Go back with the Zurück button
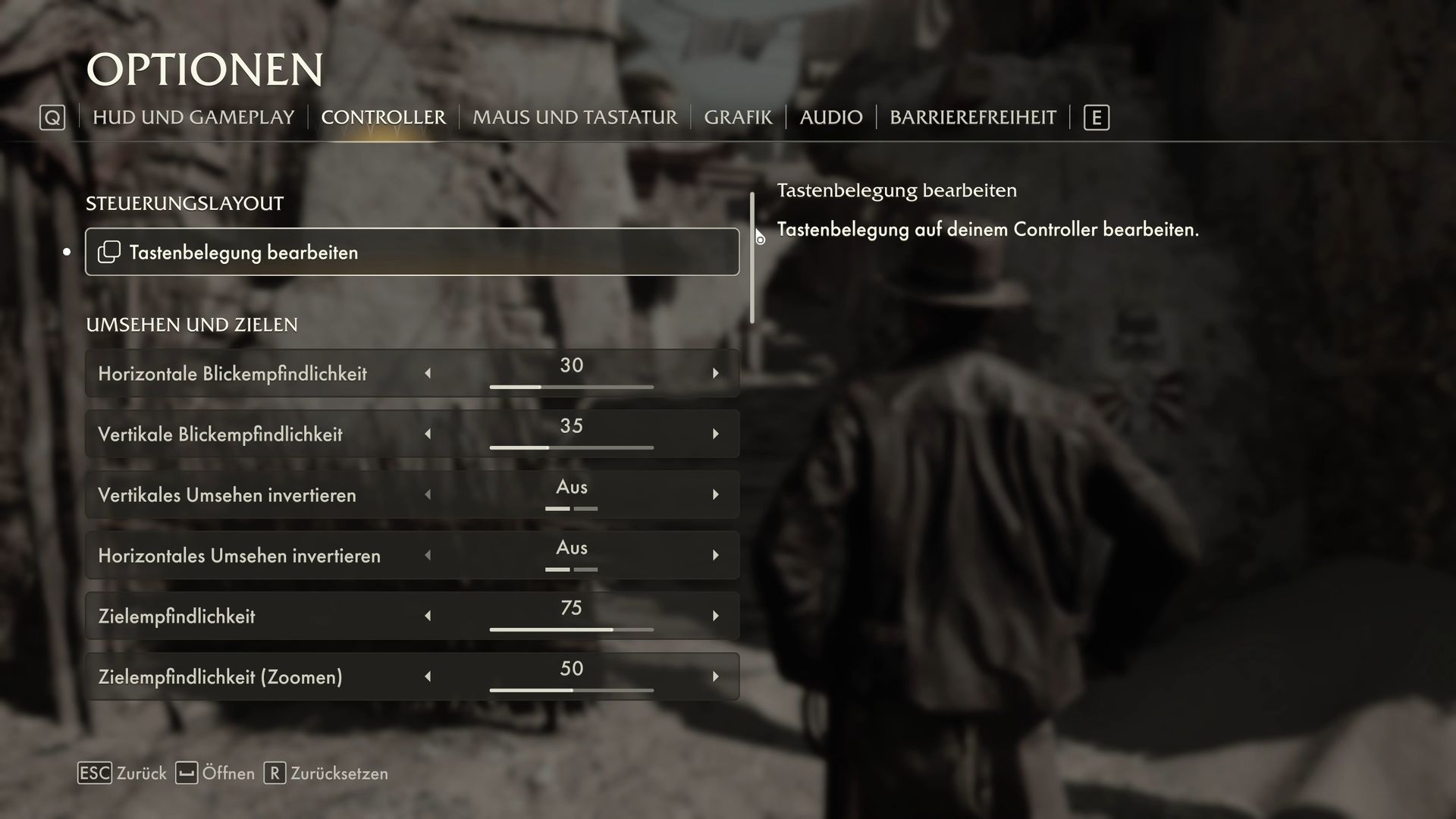The image size is (1456, 819). [x=122, y=773]
